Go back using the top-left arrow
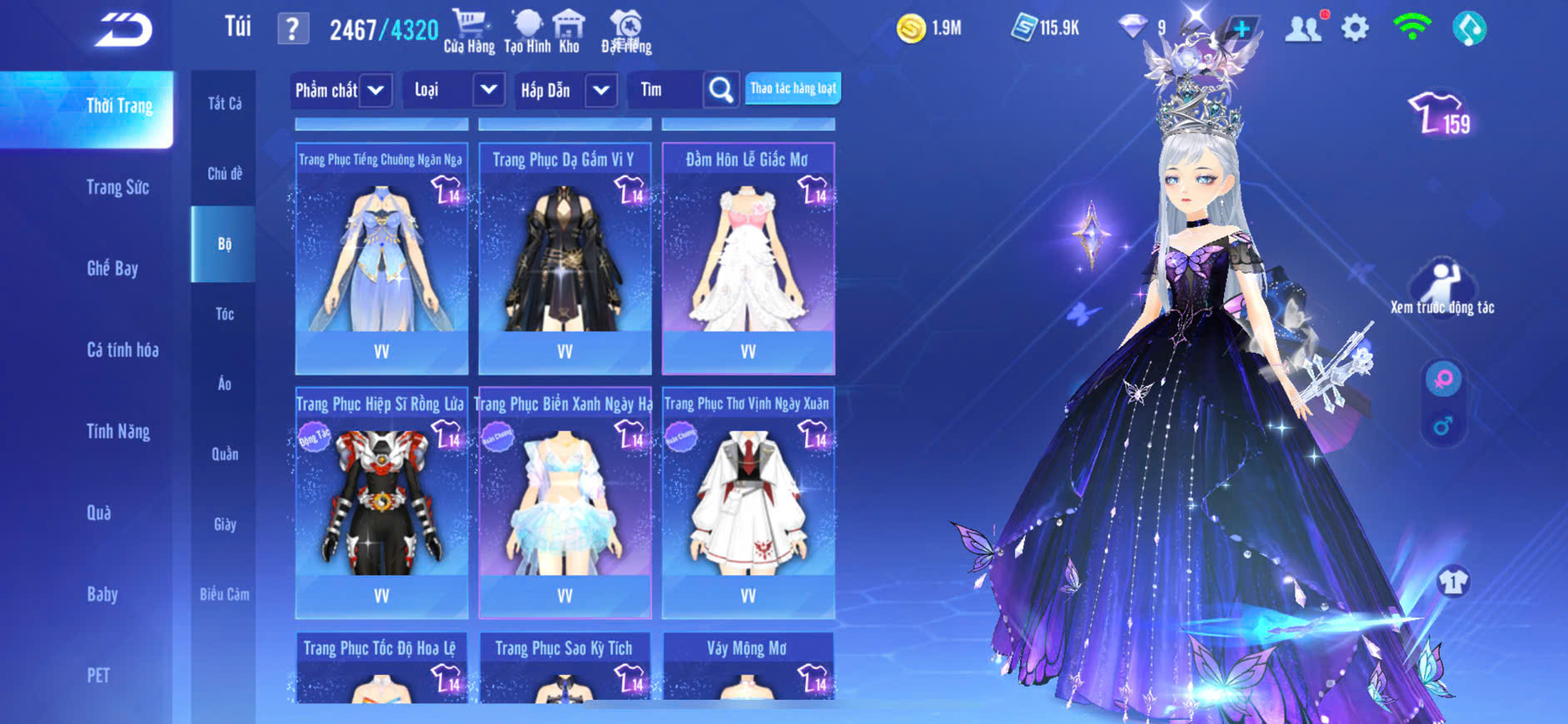 [123, 30]
